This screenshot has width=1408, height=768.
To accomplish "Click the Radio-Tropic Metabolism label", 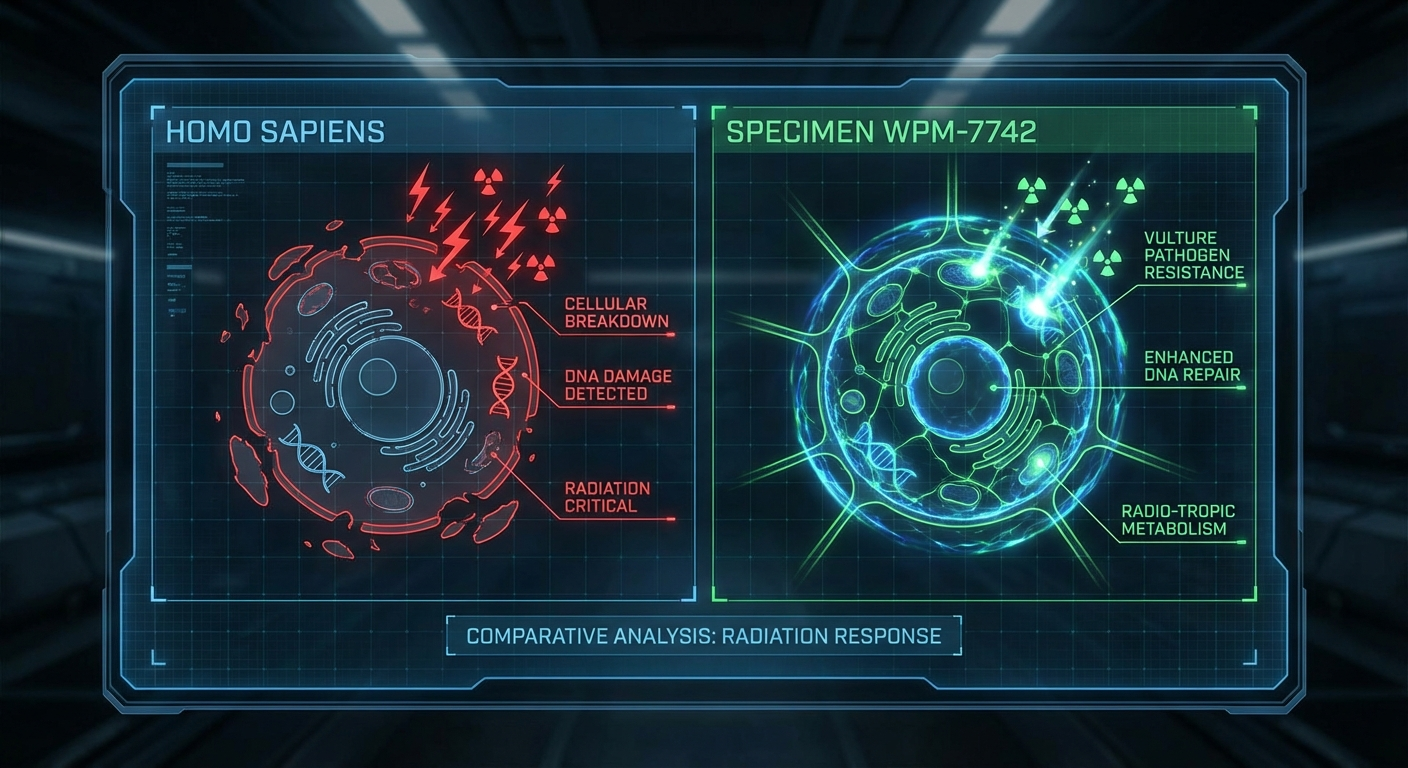I will coord(1177,520).
